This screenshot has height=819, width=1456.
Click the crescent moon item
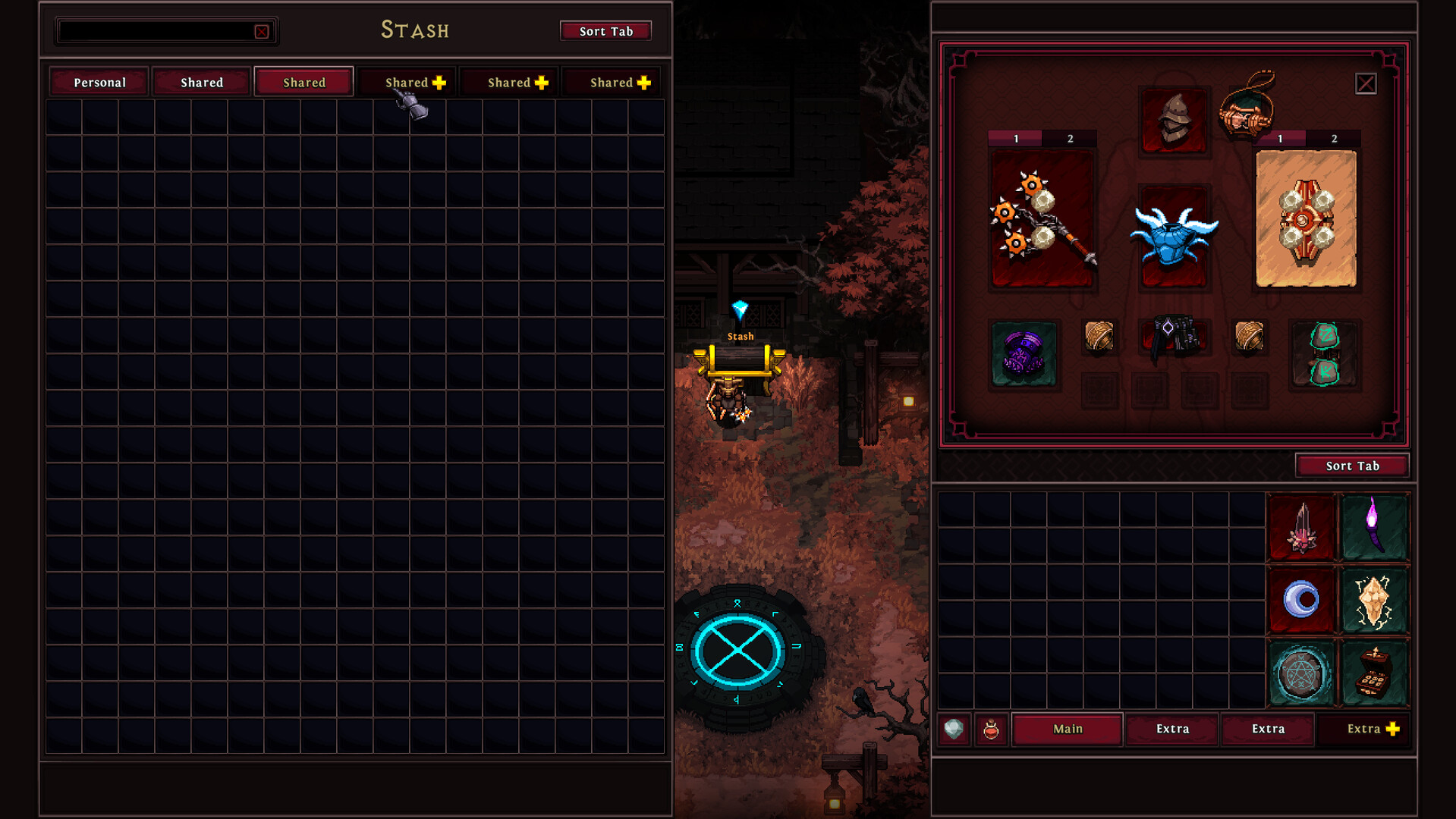click(1302, 600)
